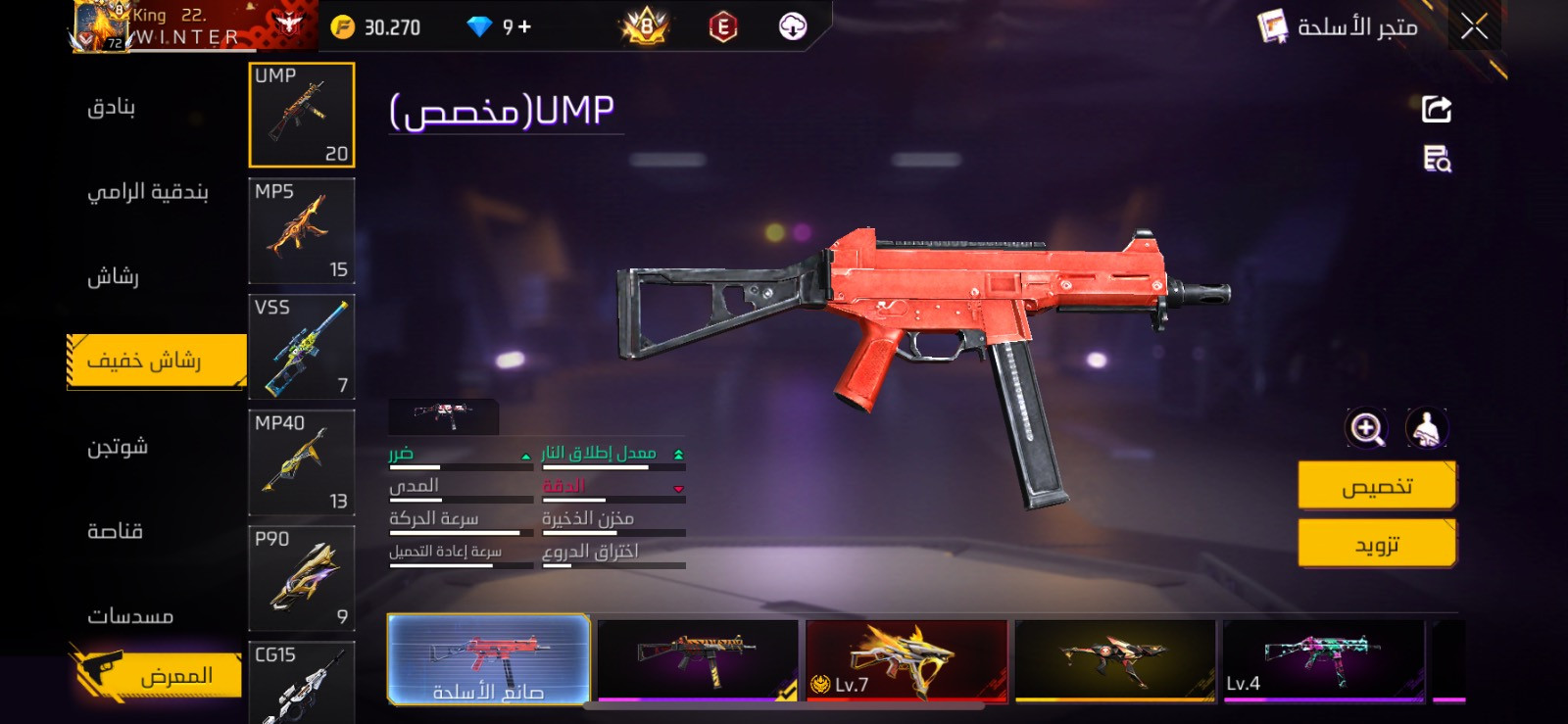Open the بنادق rifles category

point(112,107)
